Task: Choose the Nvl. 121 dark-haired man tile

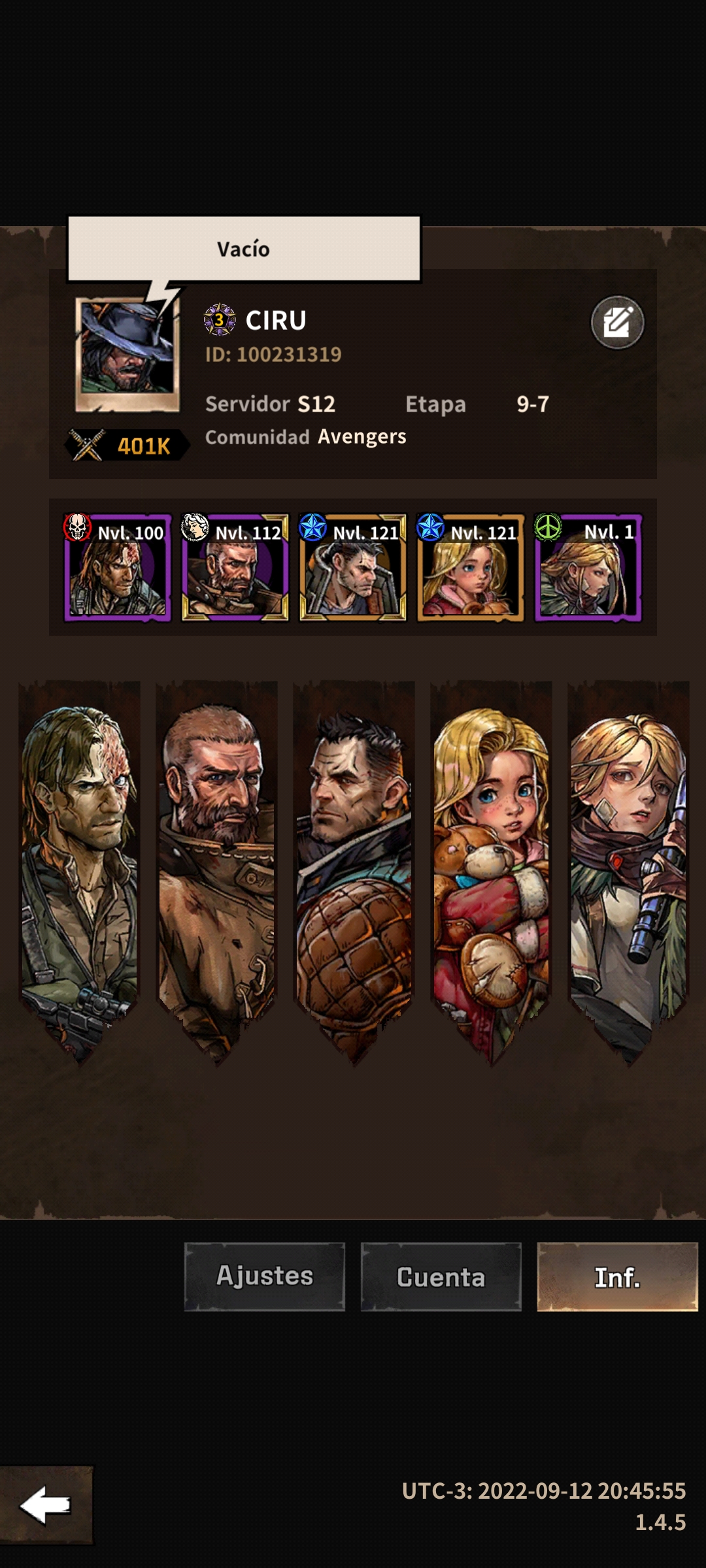Action: coord(353,567)
